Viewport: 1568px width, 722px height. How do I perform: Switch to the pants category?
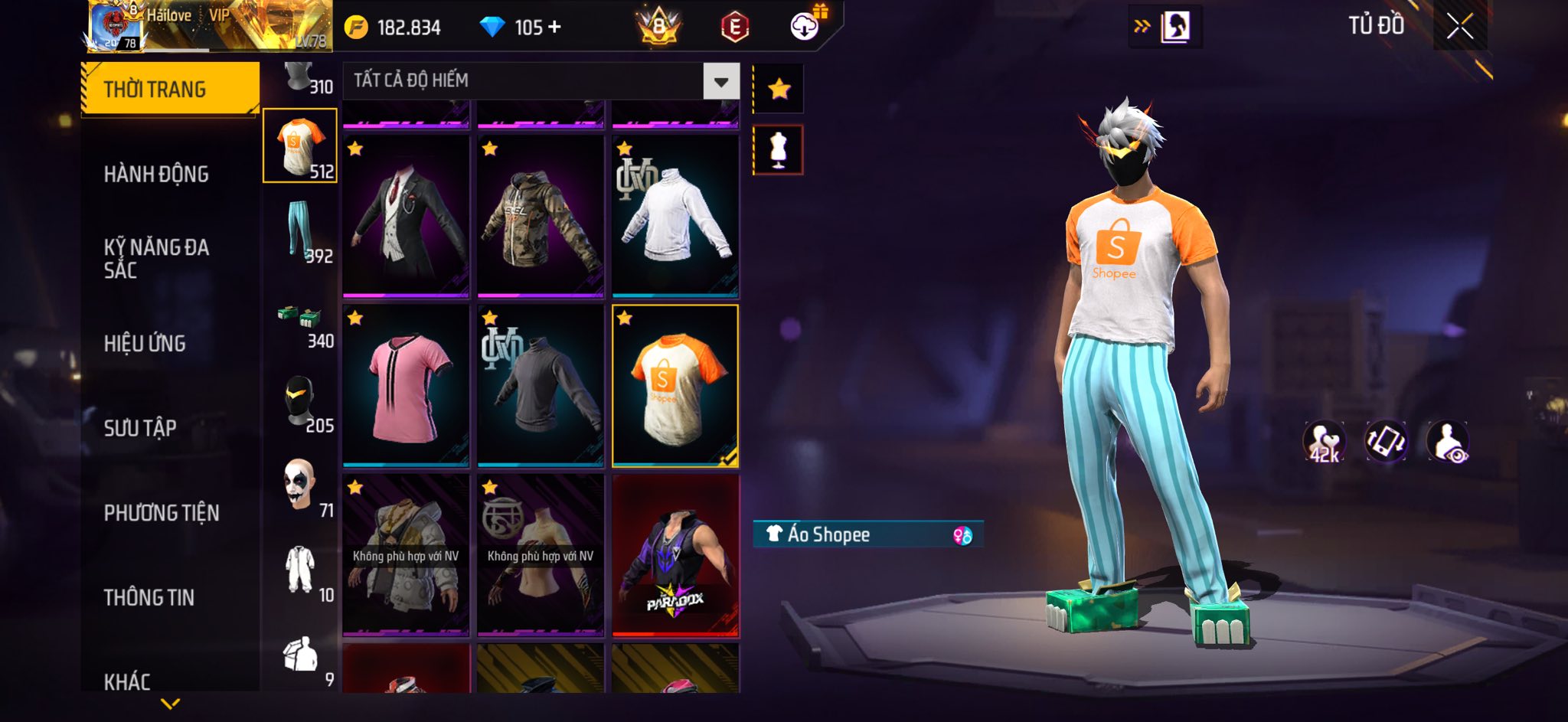pos(300,231)
